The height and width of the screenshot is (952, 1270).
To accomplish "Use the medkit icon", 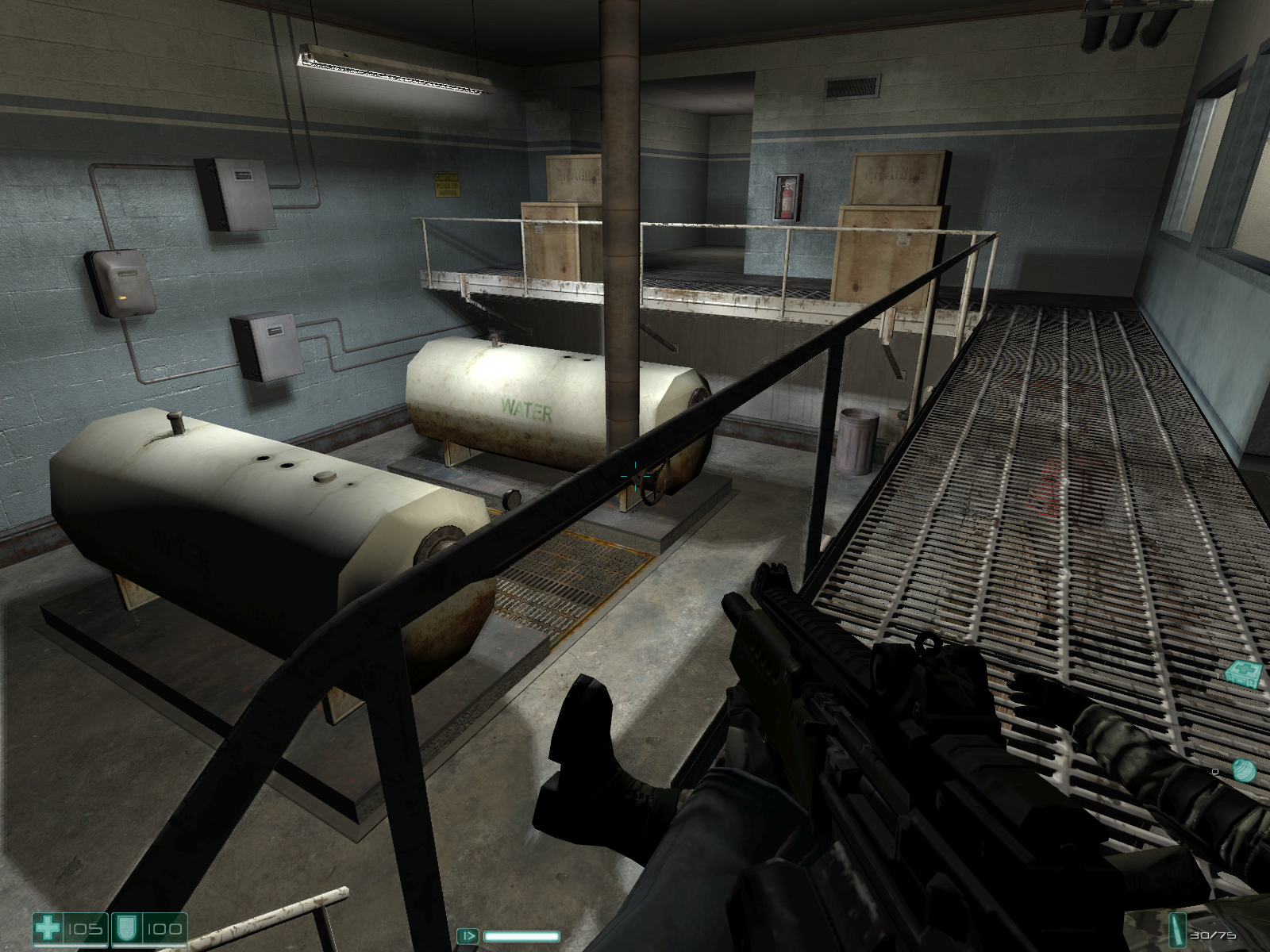I will point(1242,674).
